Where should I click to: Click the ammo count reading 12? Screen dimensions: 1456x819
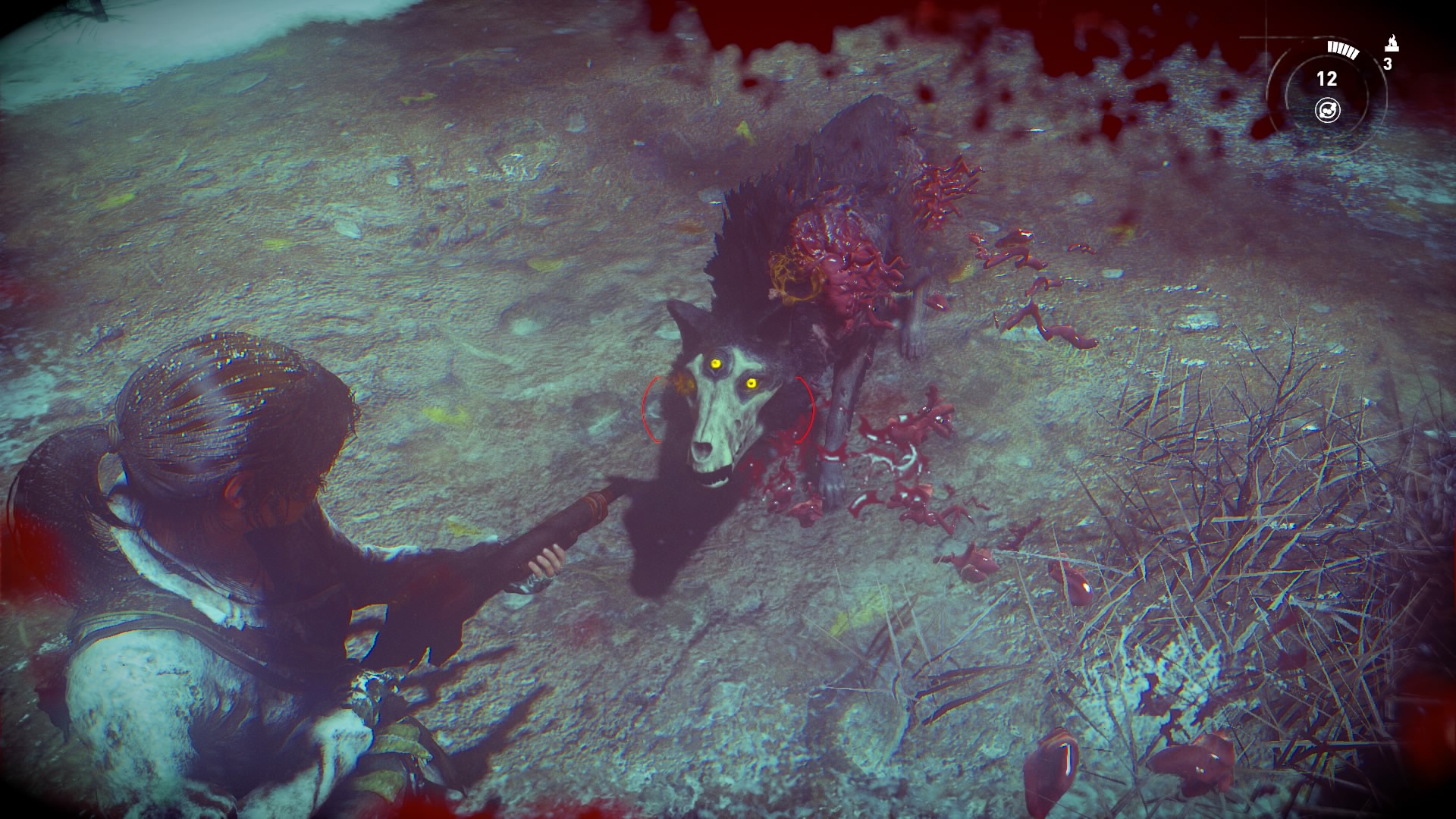tap(1327, 79)
